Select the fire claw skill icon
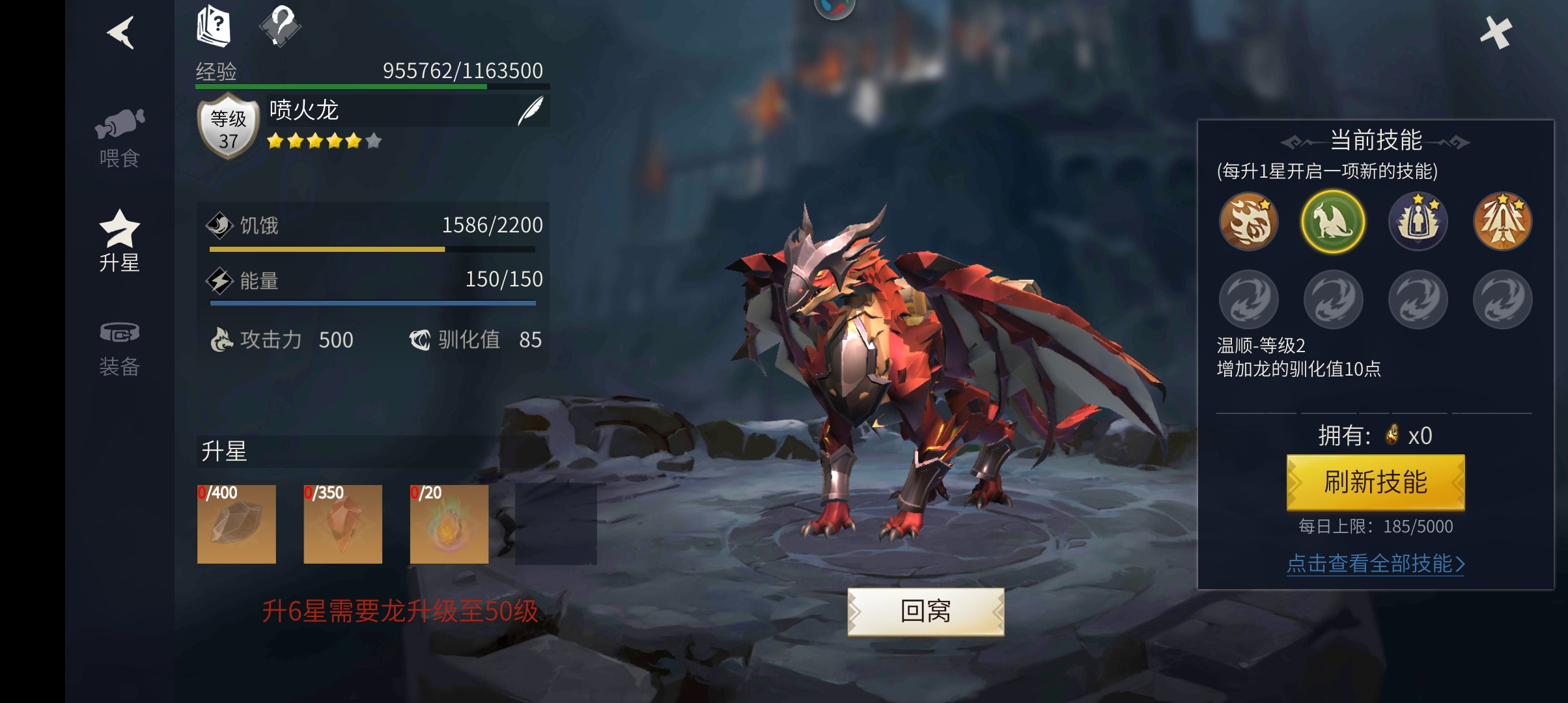The width and height of the screenshot is (1568, 703). click(x=1248, y=222)
